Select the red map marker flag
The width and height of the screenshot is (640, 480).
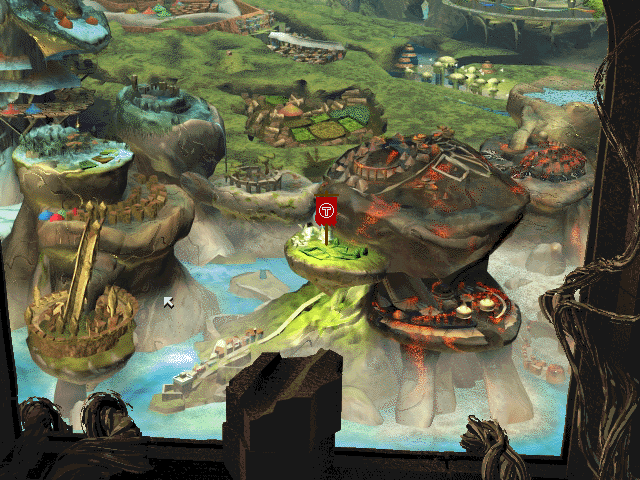tap(327, 211)
